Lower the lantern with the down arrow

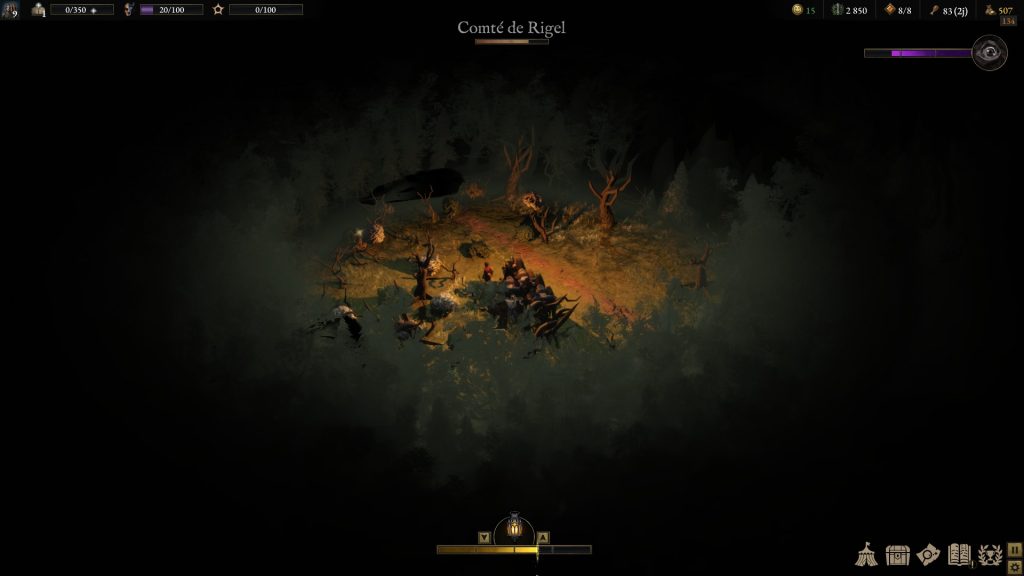484,537
